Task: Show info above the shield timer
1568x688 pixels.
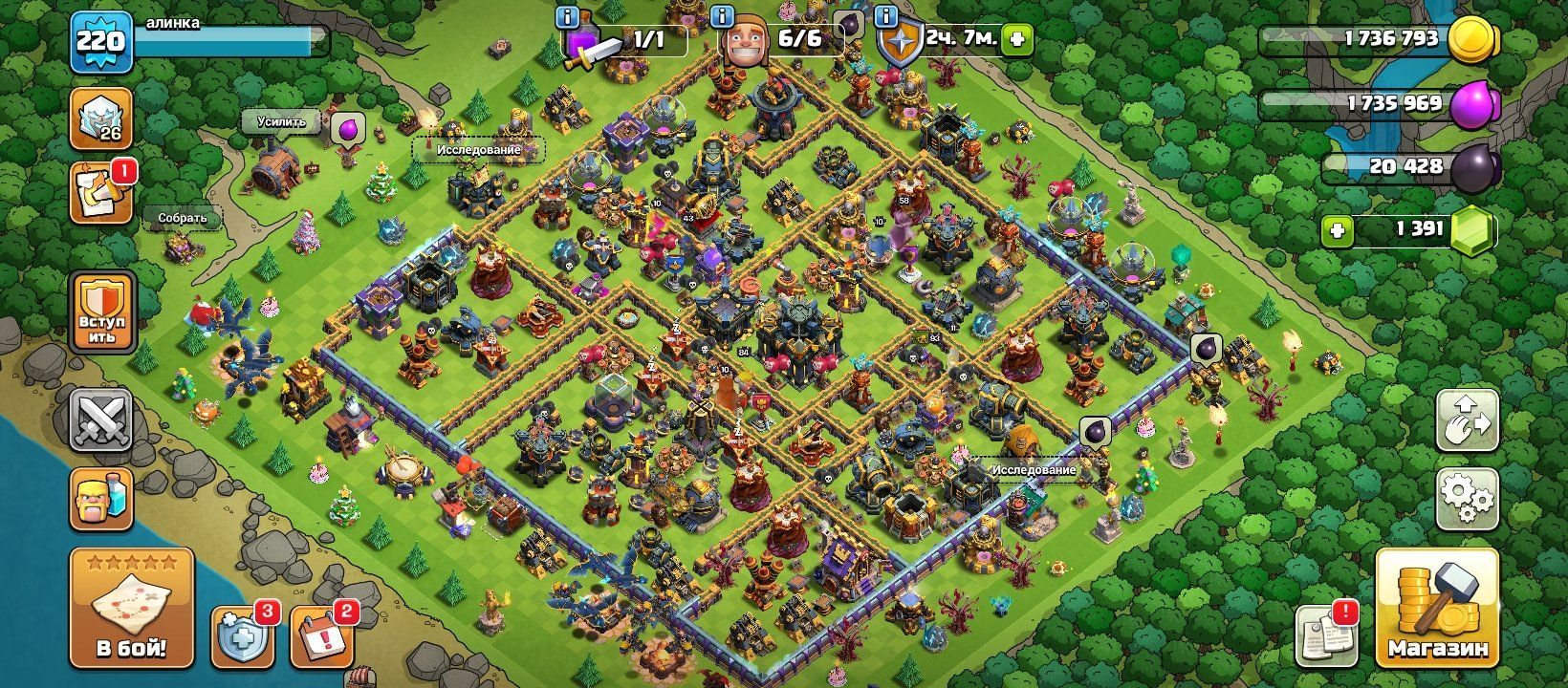Action: (886, 16)
